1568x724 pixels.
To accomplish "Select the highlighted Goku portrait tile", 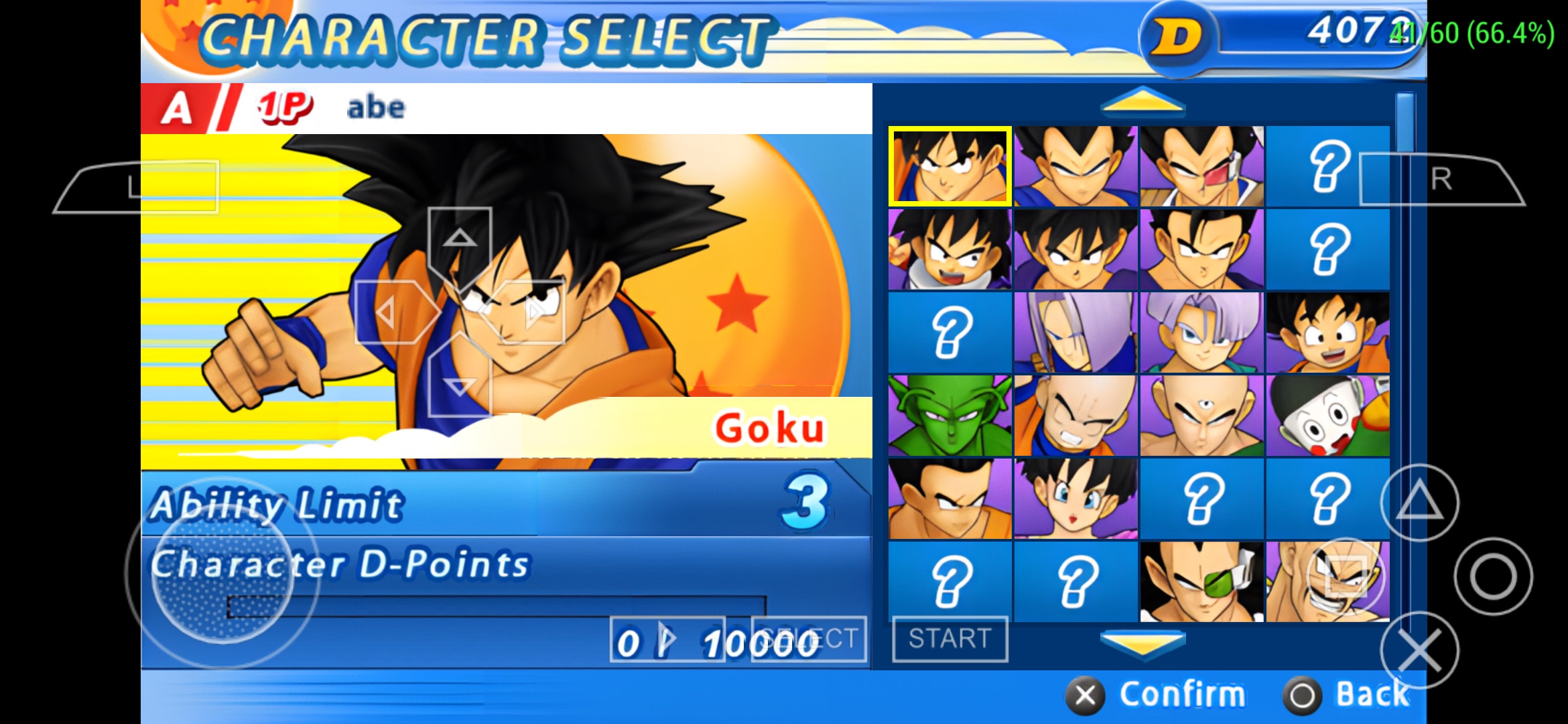I will pos(950,166).
